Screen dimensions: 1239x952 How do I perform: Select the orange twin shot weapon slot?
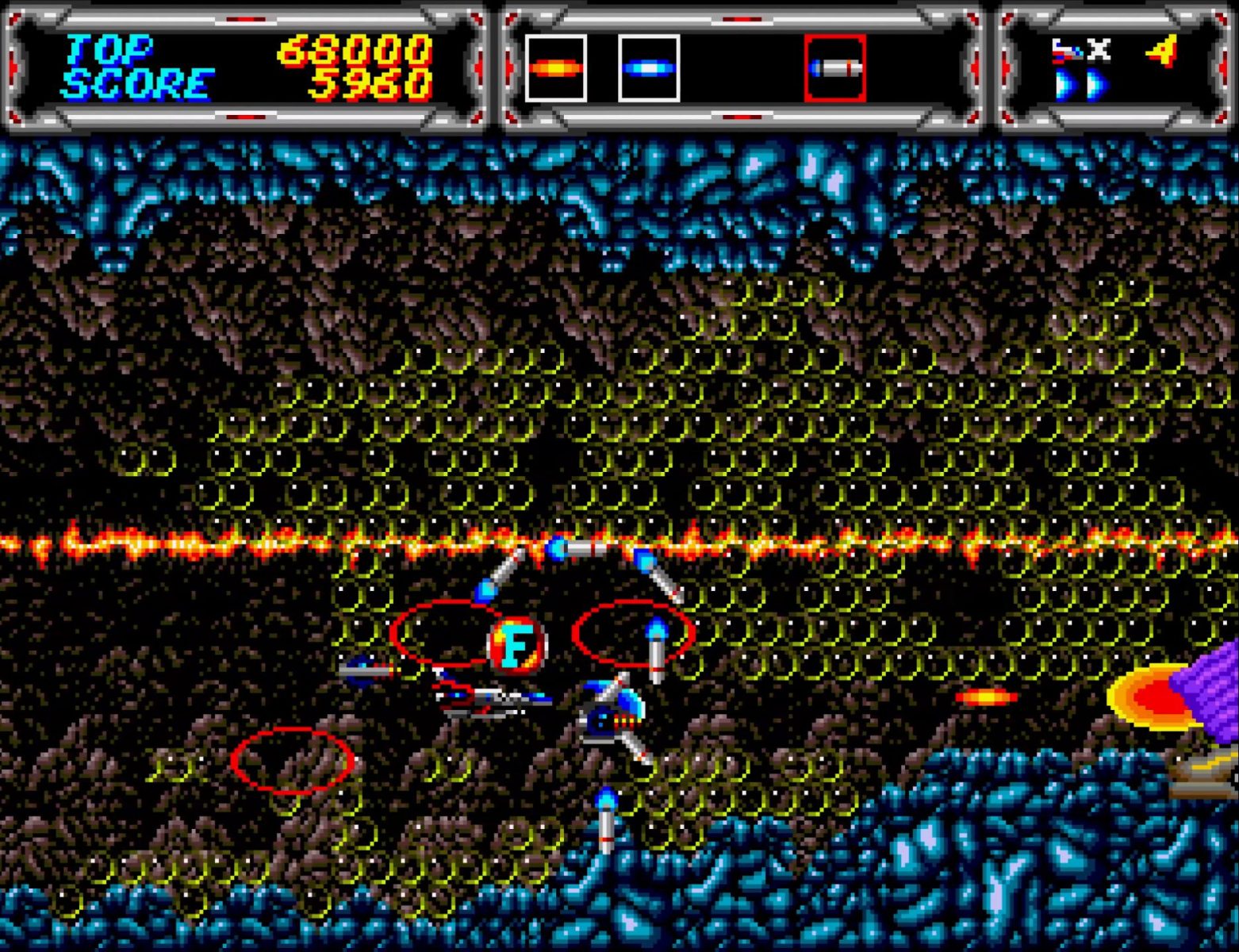tap(555, 68)
